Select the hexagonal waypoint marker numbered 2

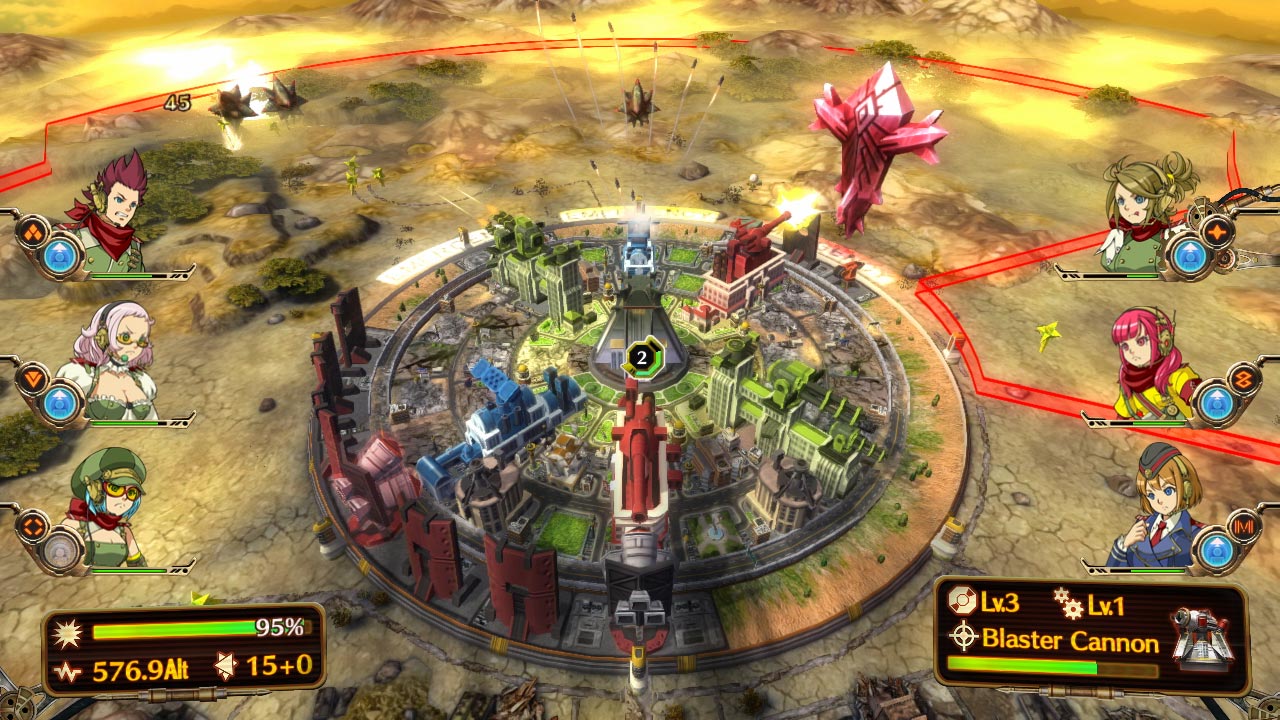click(640, 358)
